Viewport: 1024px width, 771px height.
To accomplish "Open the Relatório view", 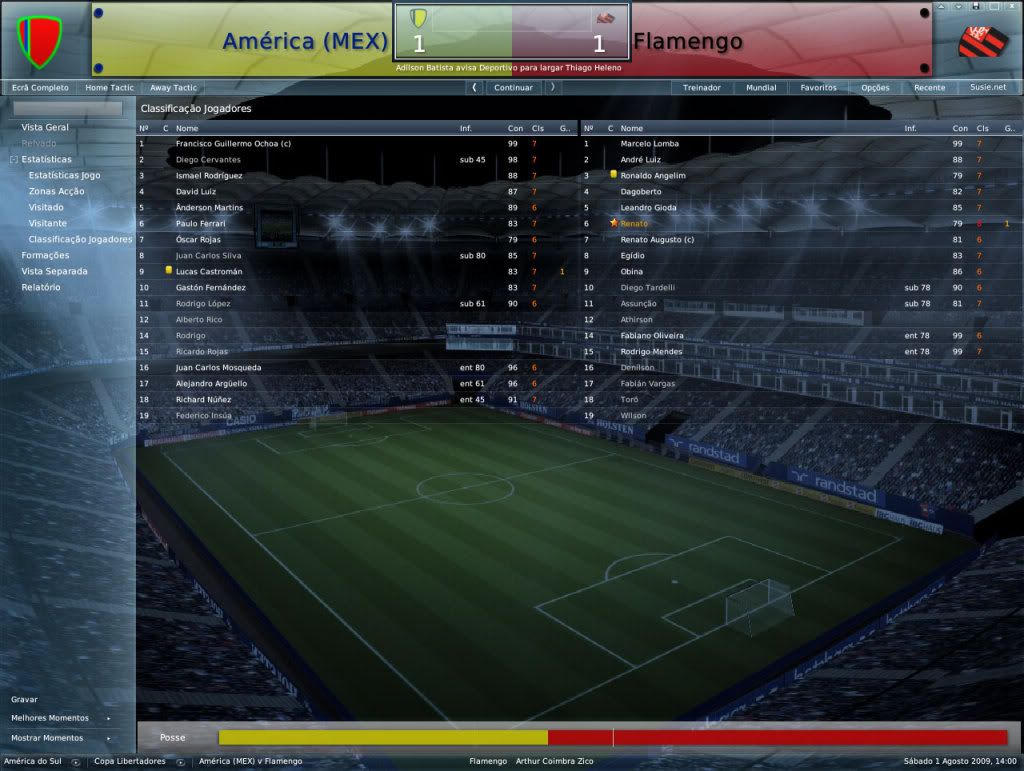I will (x=41, y=287).
